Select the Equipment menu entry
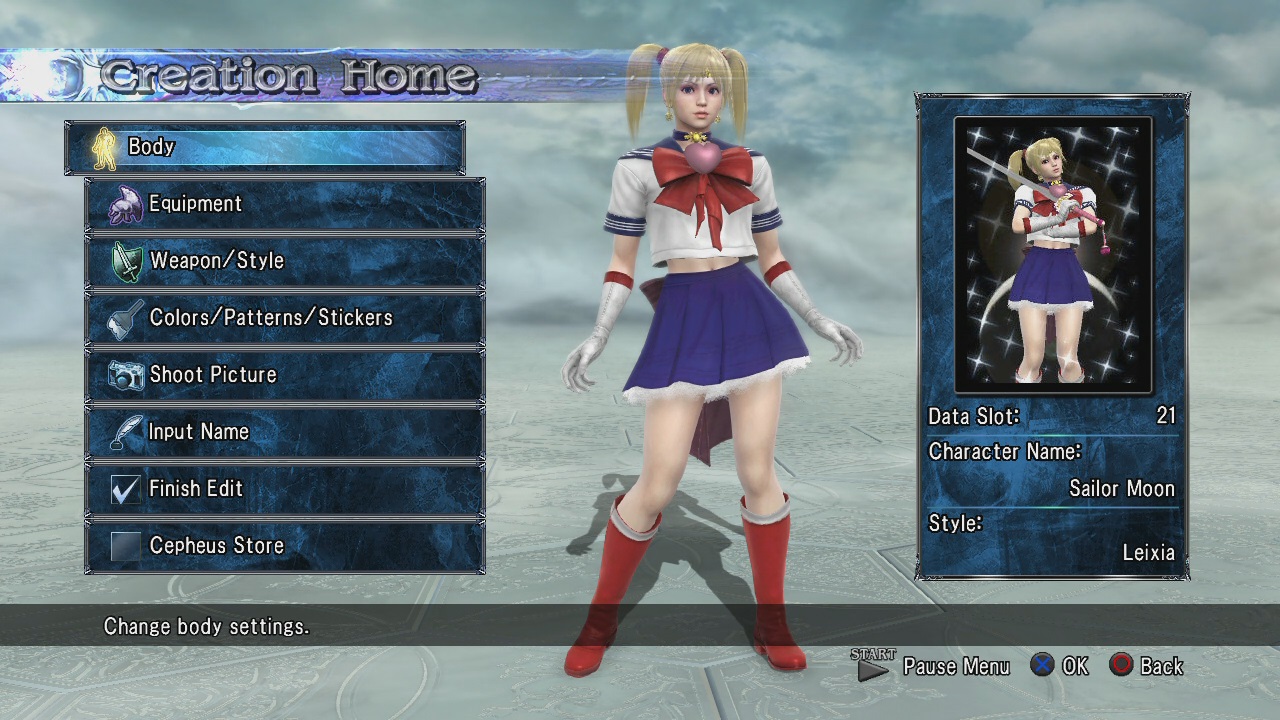This screenshot has height=720, width=1280. 285,204
